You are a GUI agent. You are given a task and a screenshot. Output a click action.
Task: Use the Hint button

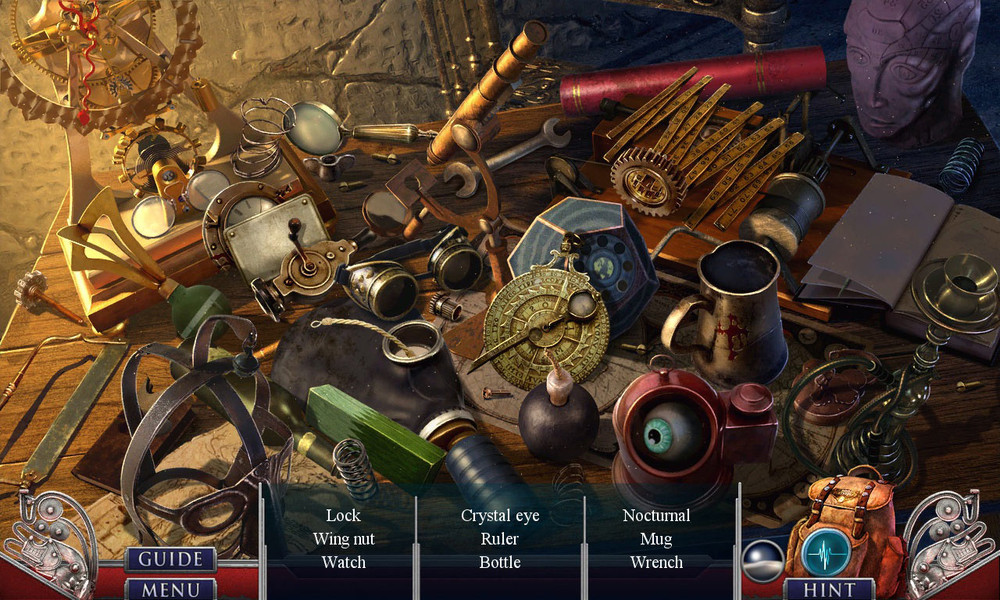pos(829,589)
